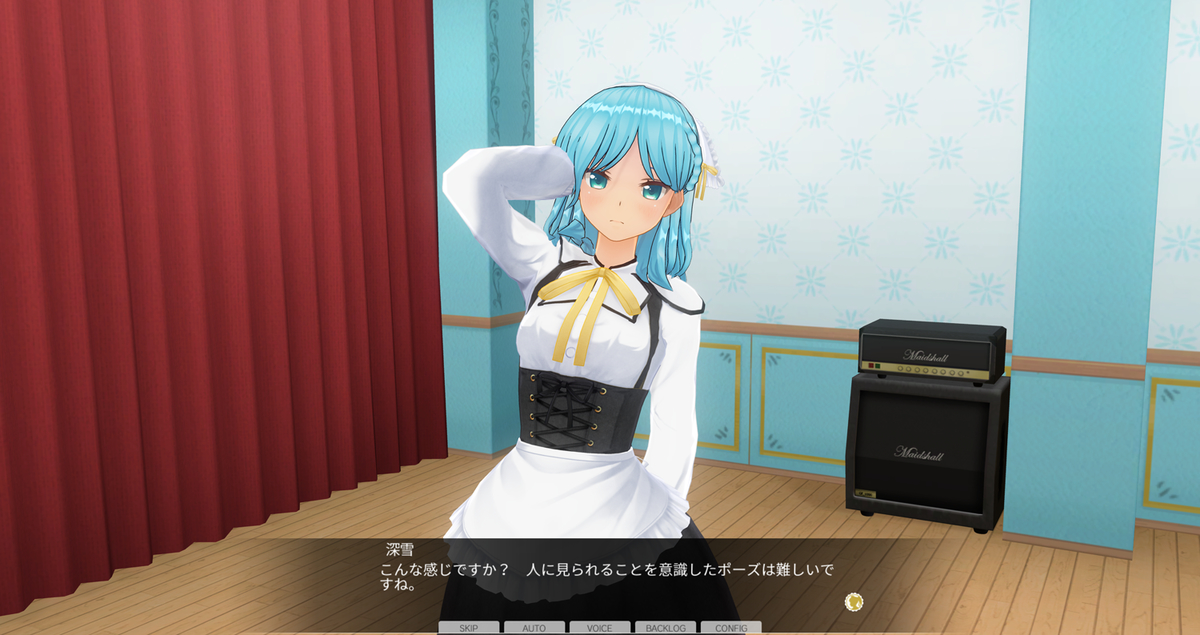This screenshot has height=635, width=1200.
Task: Open the CONFIG settings
Action: point(731,628)
